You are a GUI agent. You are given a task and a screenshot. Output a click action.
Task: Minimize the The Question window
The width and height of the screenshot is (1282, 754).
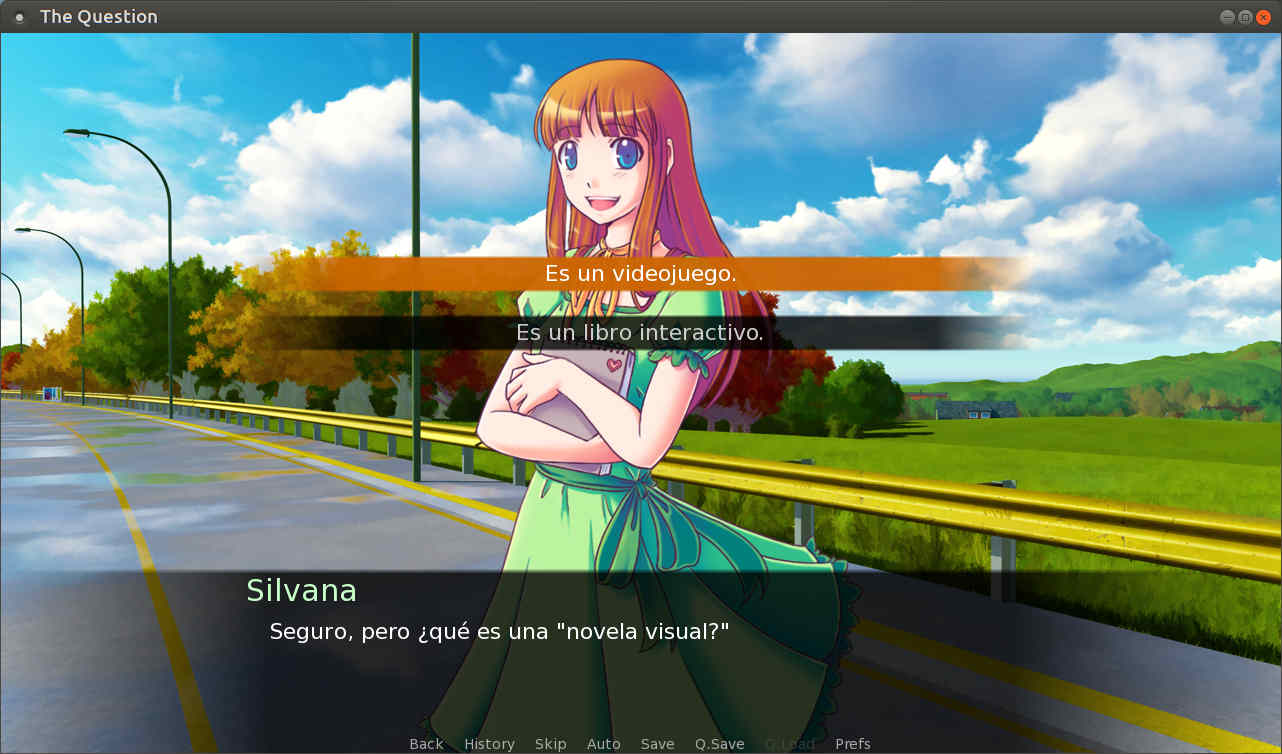[1227, 17]
